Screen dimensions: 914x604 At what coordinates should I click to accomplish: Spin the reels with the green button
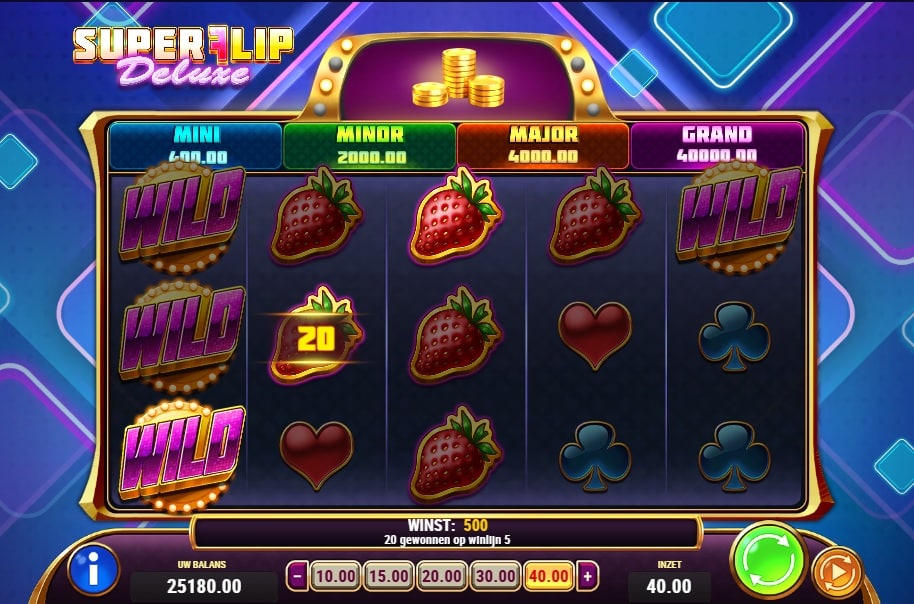click(x=768, y=560)
